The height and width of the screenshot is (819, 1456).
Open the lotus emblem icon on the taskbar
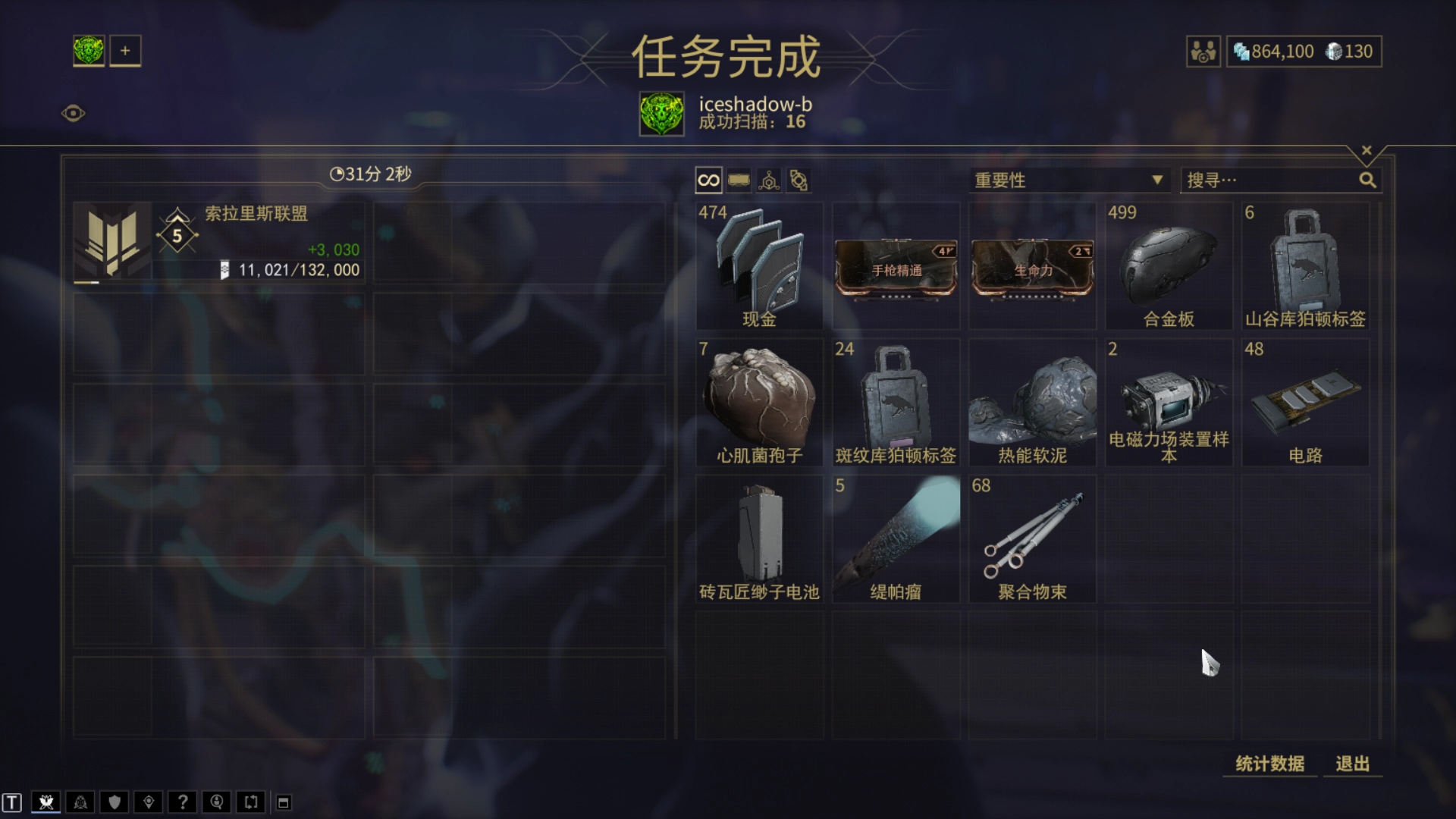click(x=47, y=802)
